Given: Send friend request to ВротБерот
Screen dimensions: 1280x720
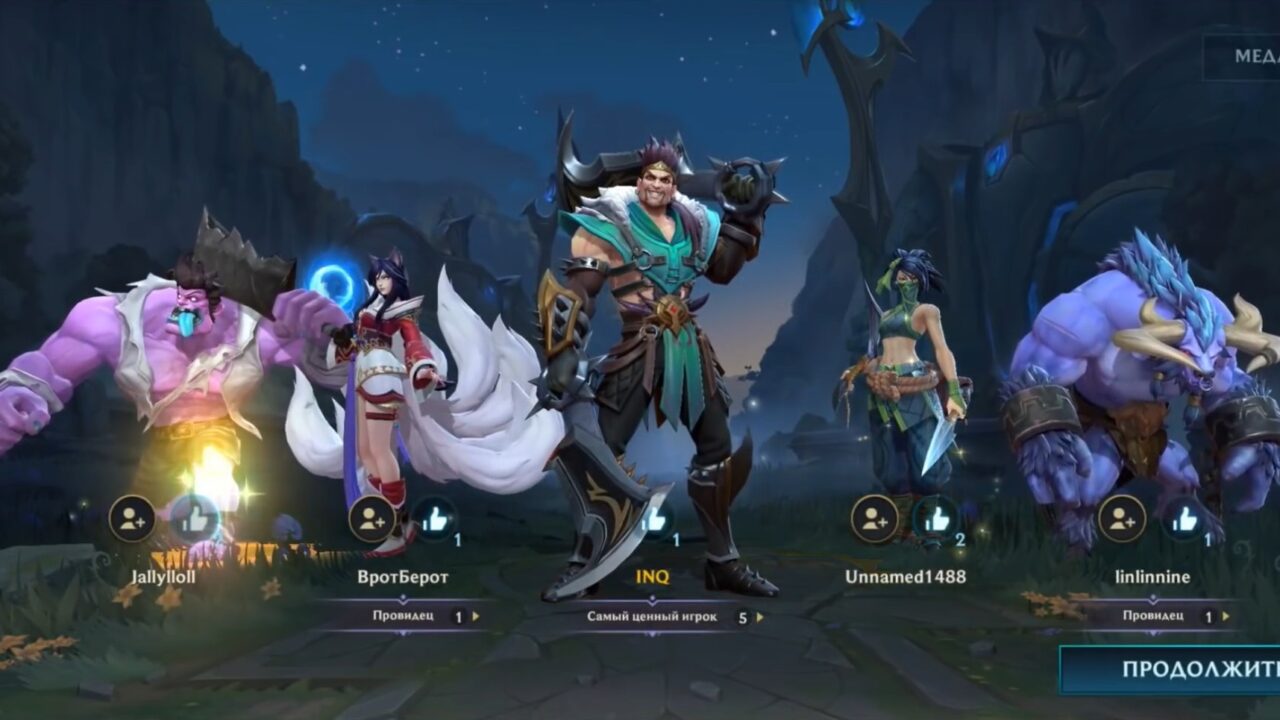Looking at the screenshot, I should [372, 519].
